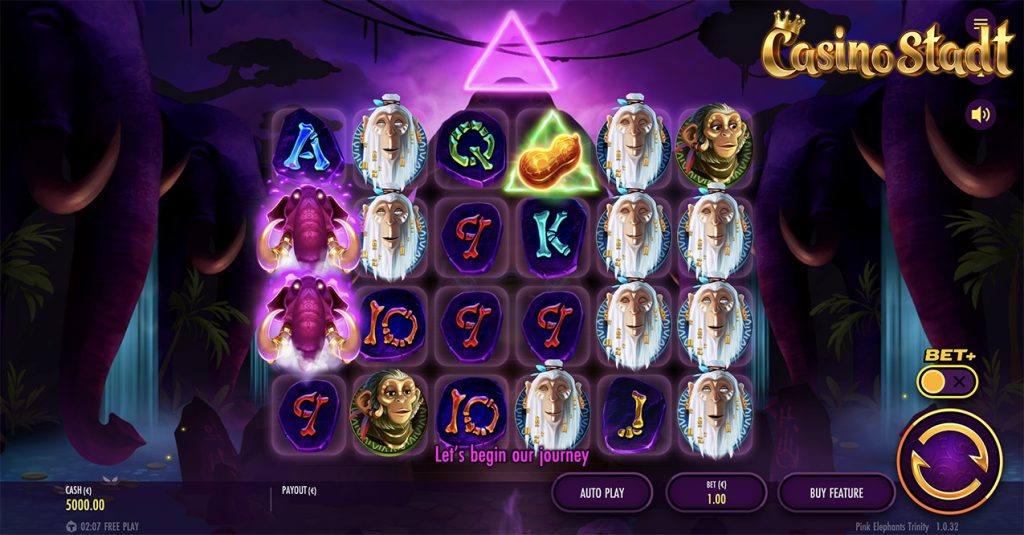
Task: Open the Auto Play options
Action: (601, 492)
